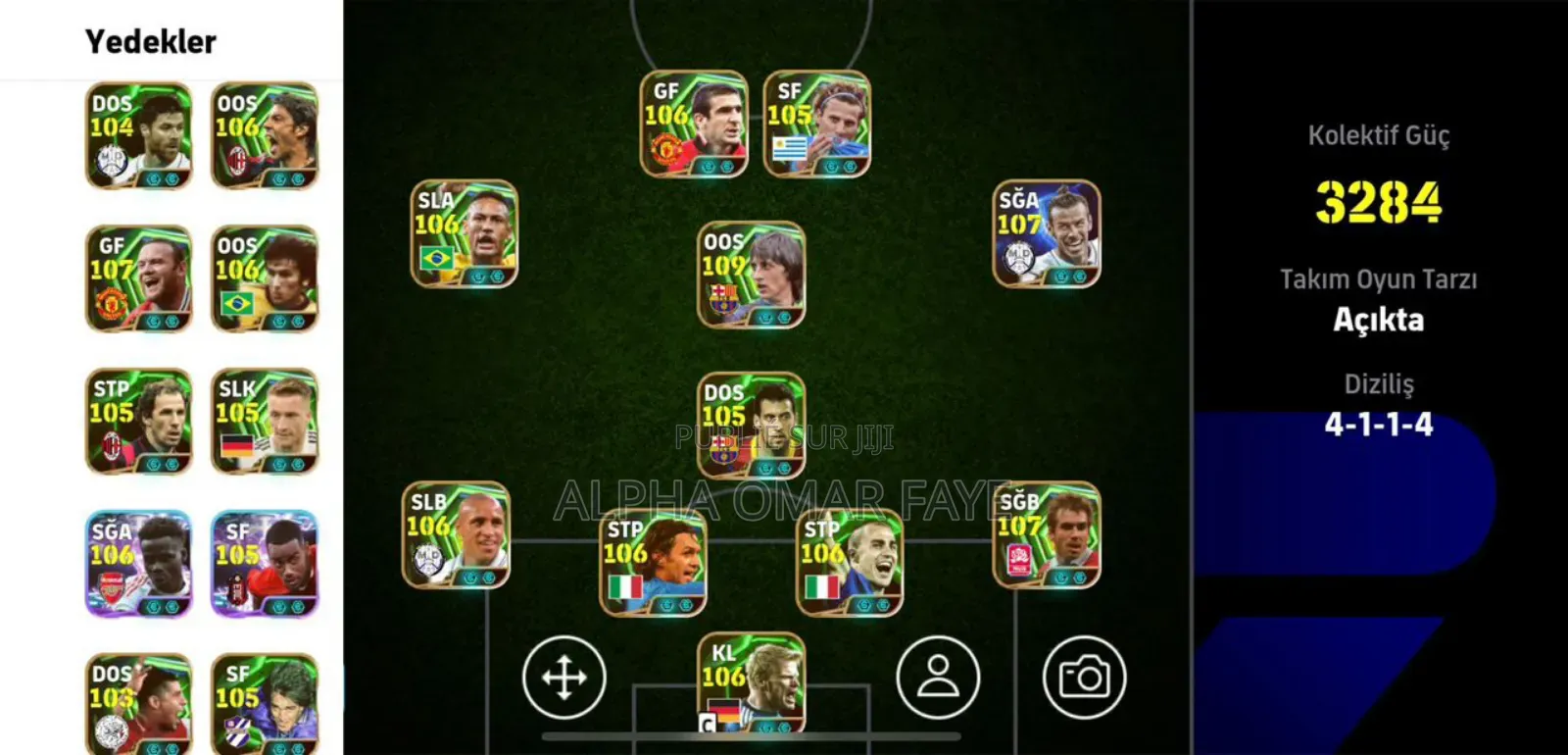Viewport: 1568px width, 755px height.
Task: Click the Yedekler panel header
Action: pyautogui.click(x=150, y=41)
